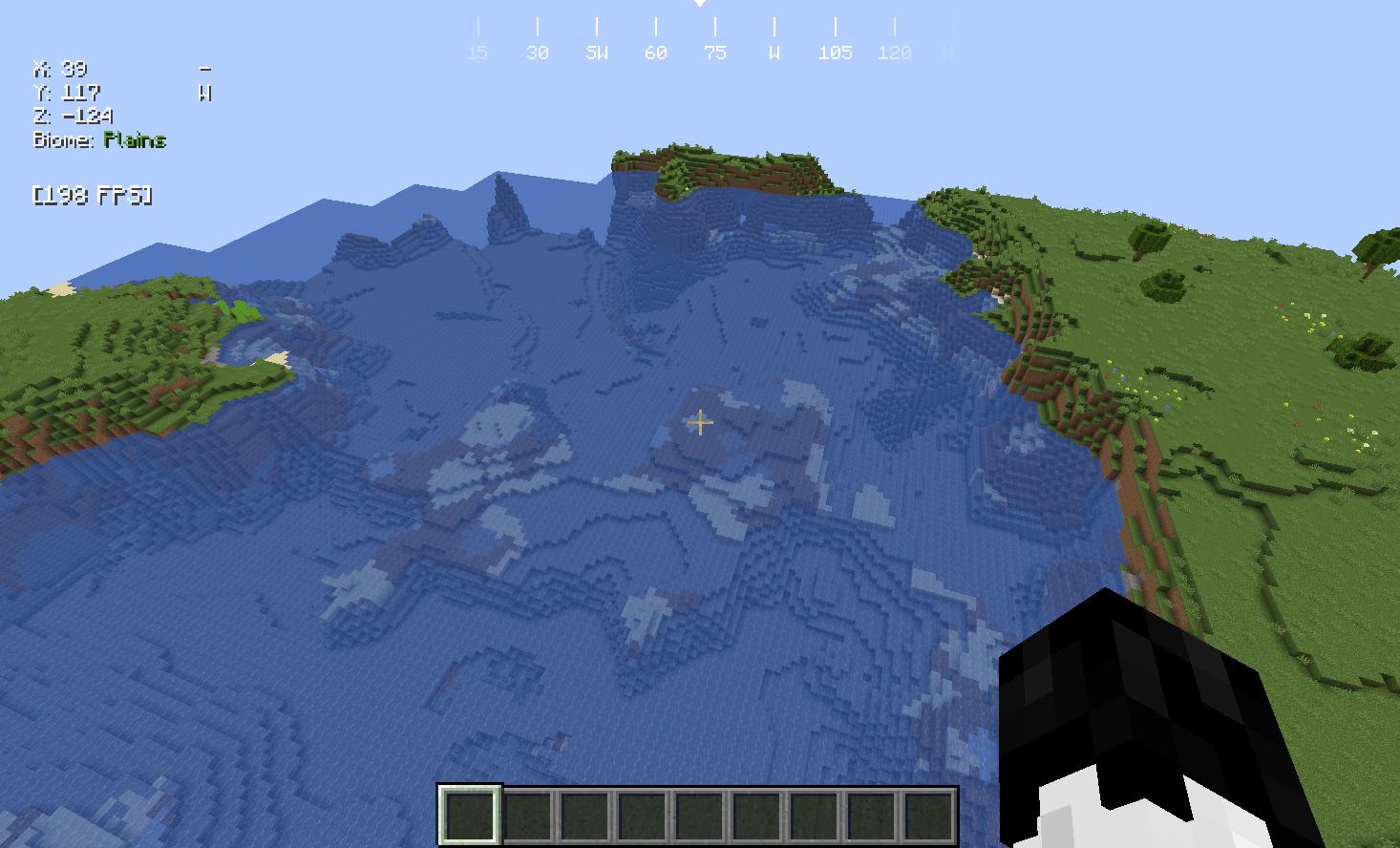
Task: Click the cardinal direction W indicator text
Action: tap(203, 93)
